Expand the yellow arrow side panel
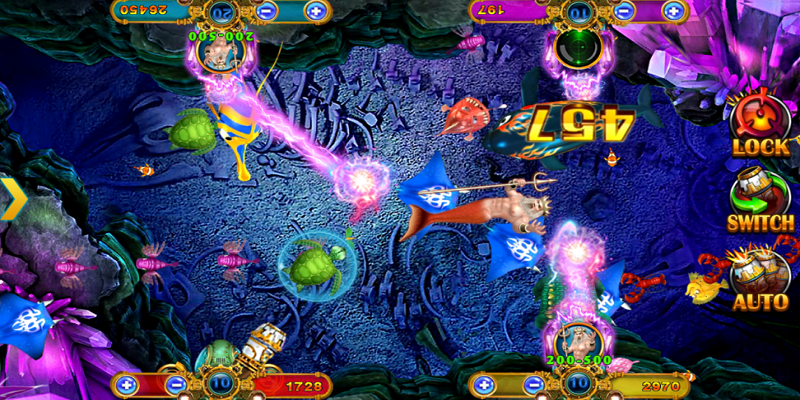Viewport: 800px width, 400px height. point(14,198)
